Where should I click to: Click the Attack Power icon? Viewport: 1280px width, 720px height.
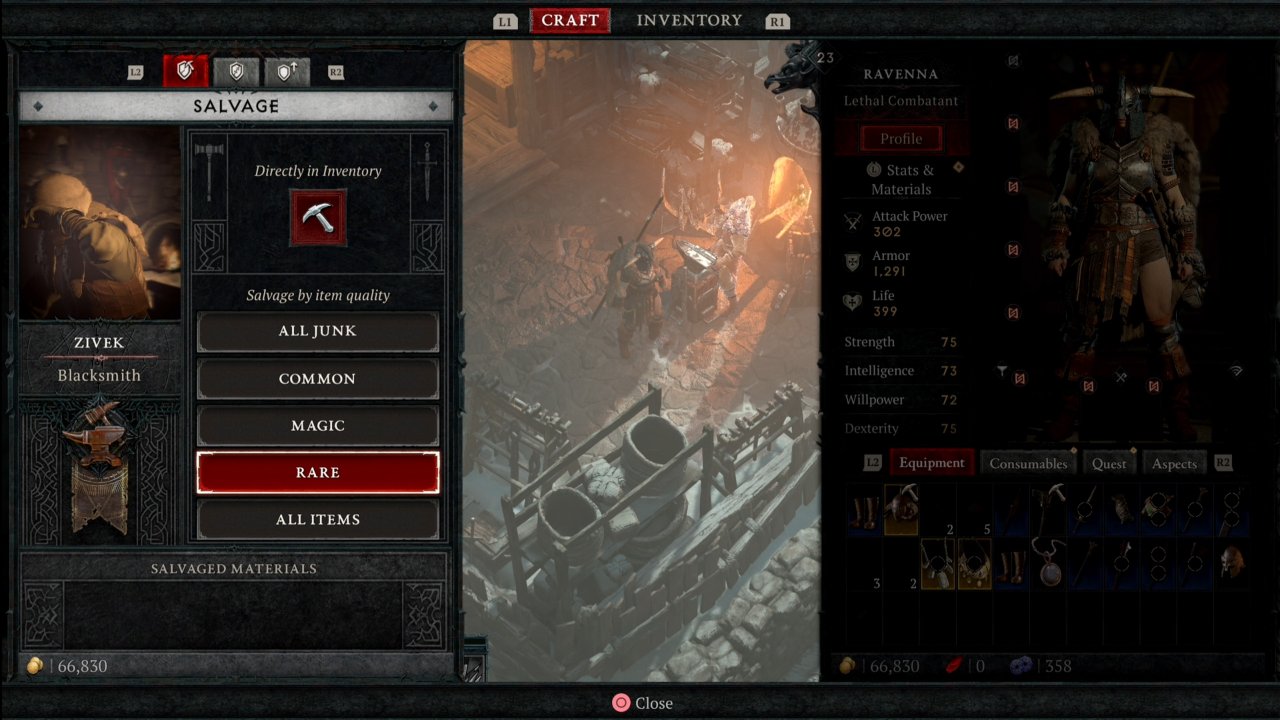point(852,222)
